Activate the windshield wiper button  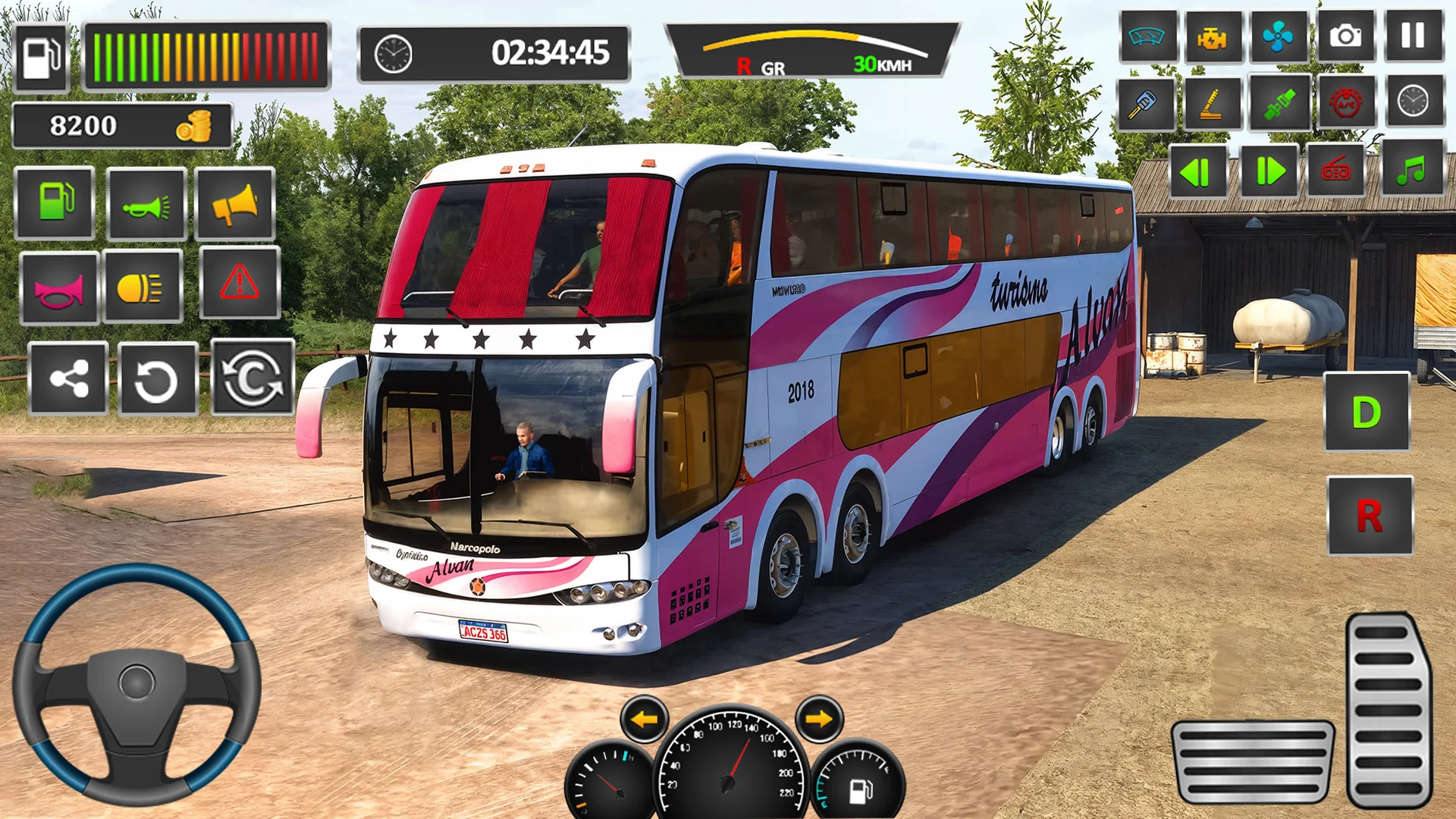1147,36
